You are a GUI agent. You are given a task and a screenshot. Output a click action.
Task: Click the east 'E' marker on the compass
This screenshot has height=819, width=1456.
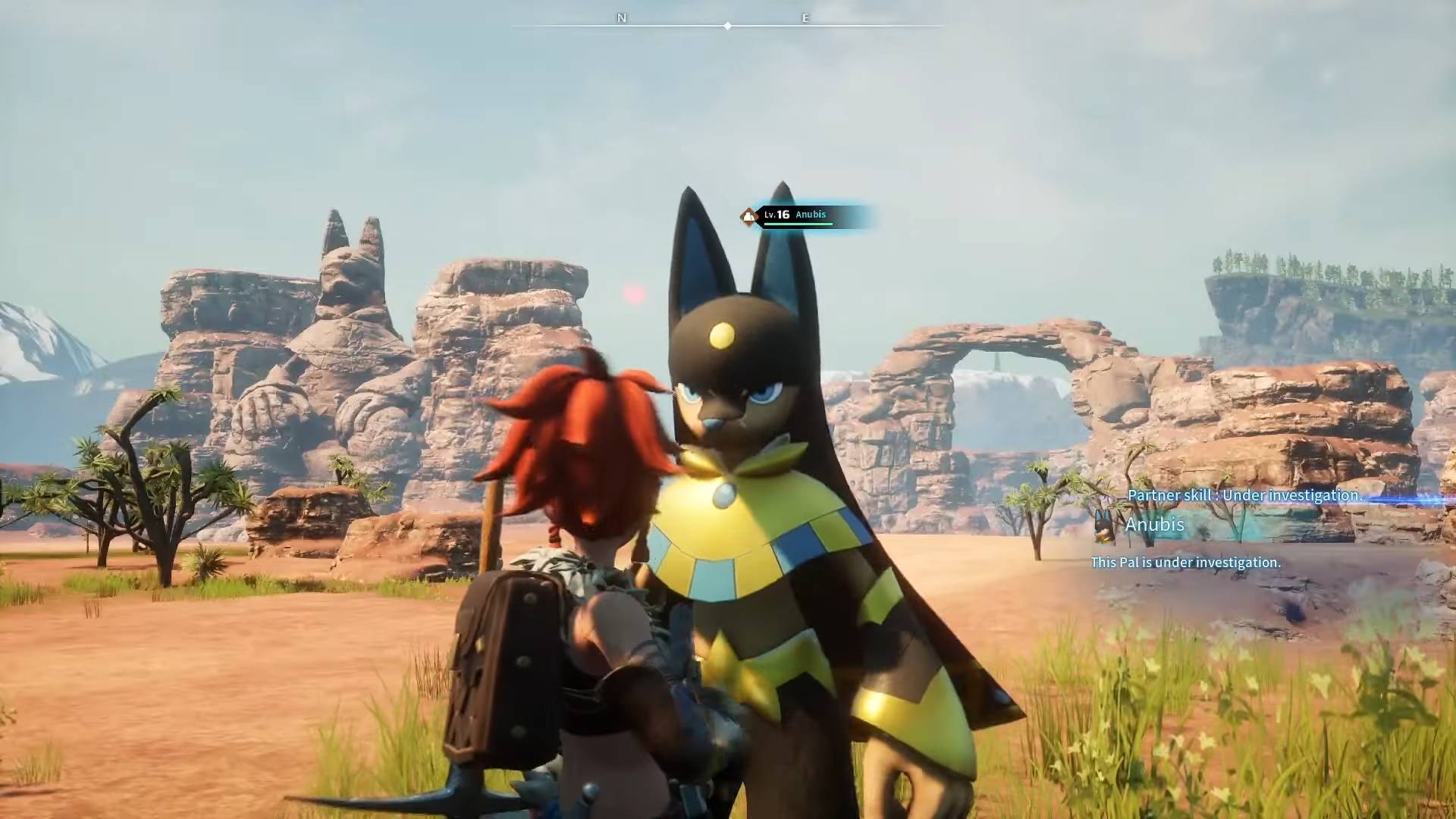pos(805,17)
